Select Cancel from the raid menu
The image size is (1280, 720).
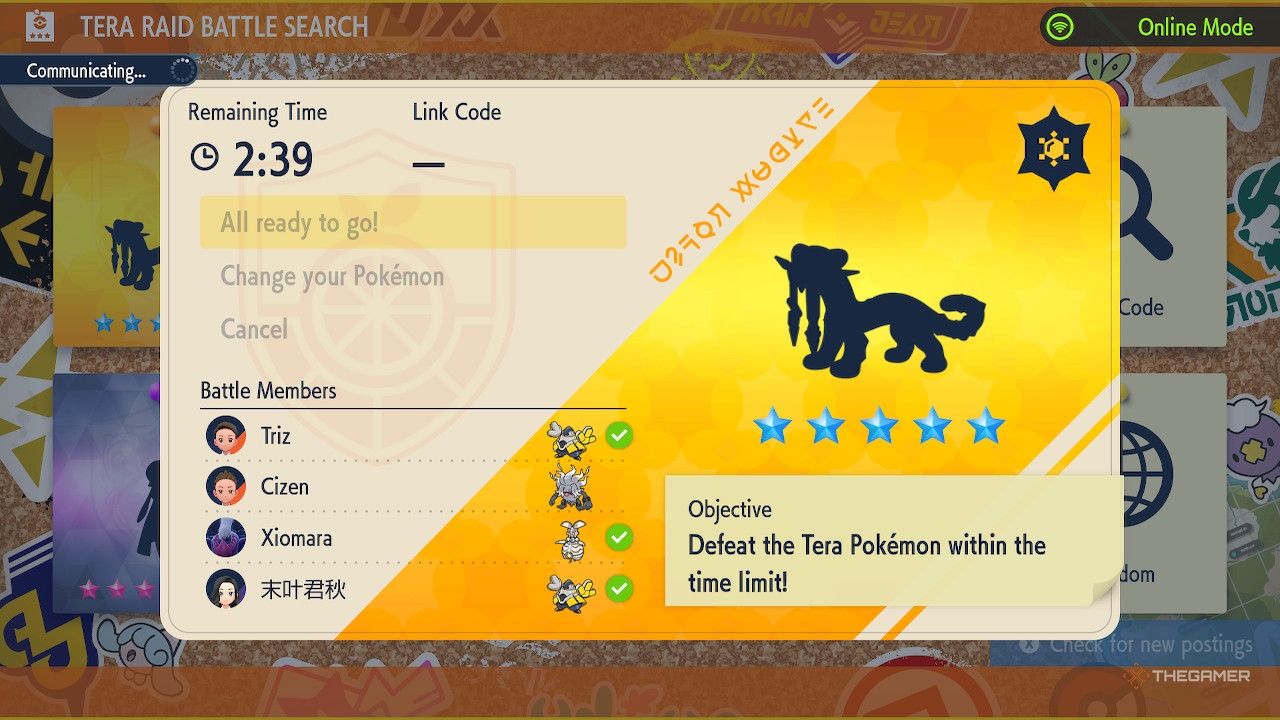point(253,329)
